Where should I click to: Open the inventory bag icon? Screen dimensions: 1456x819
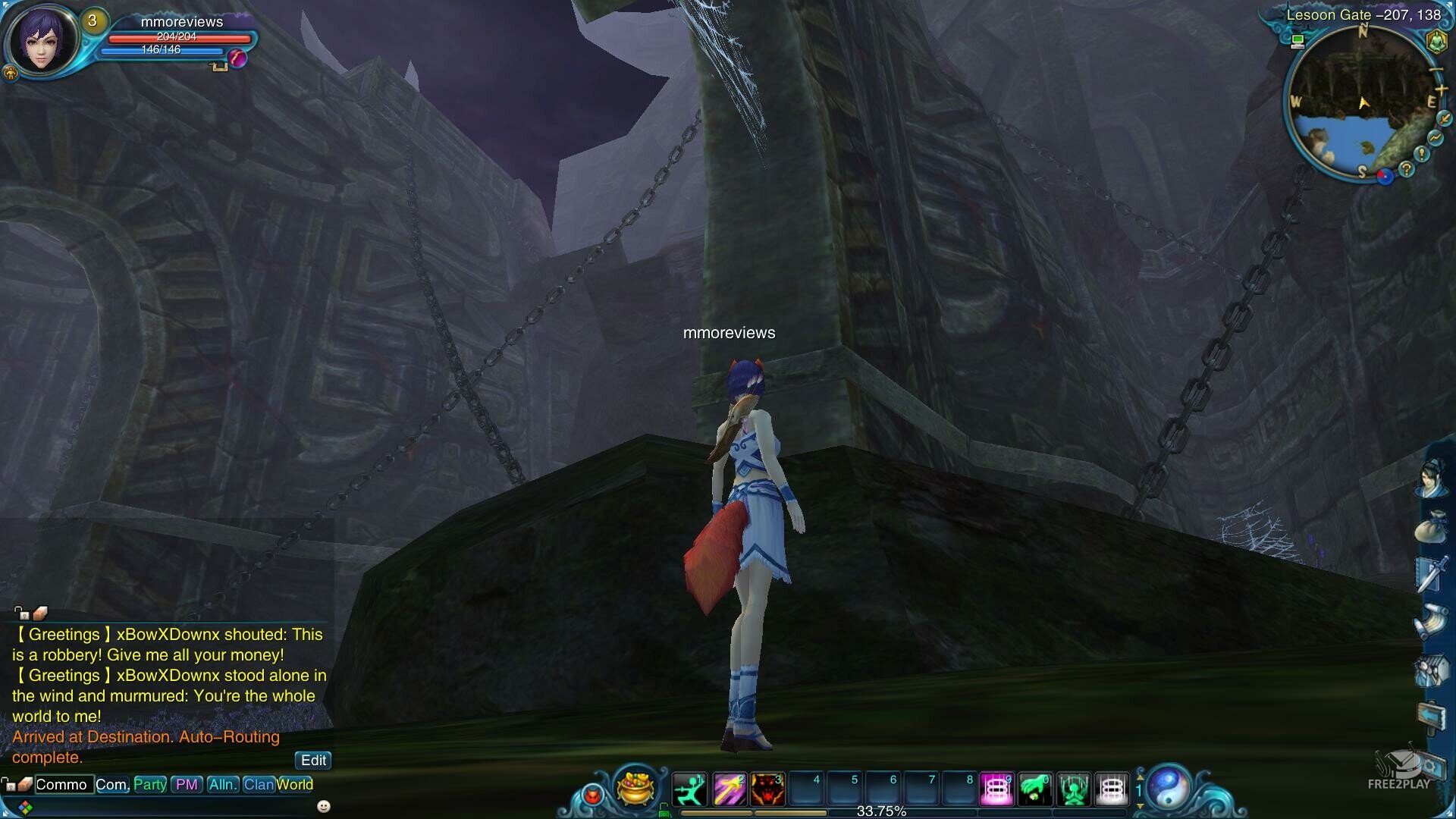[1431, 526]
